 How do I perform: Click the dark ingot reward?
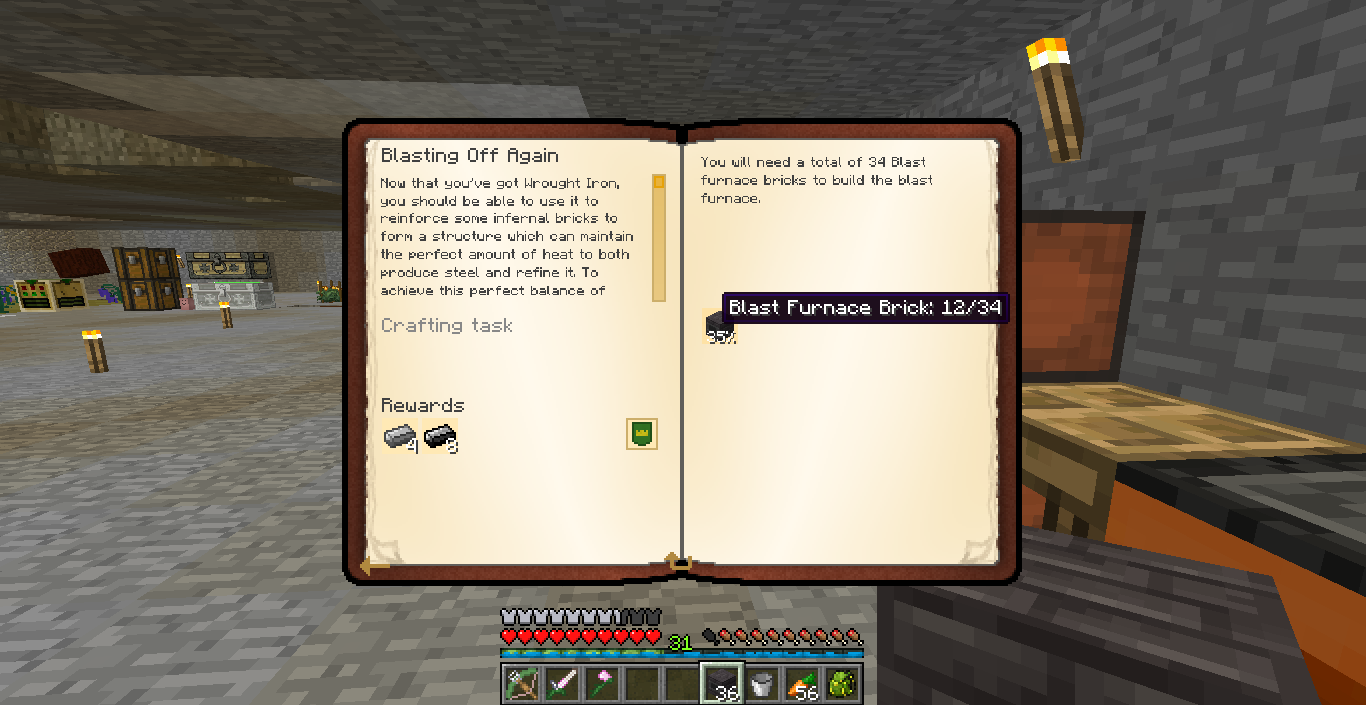tap(439, 437)
